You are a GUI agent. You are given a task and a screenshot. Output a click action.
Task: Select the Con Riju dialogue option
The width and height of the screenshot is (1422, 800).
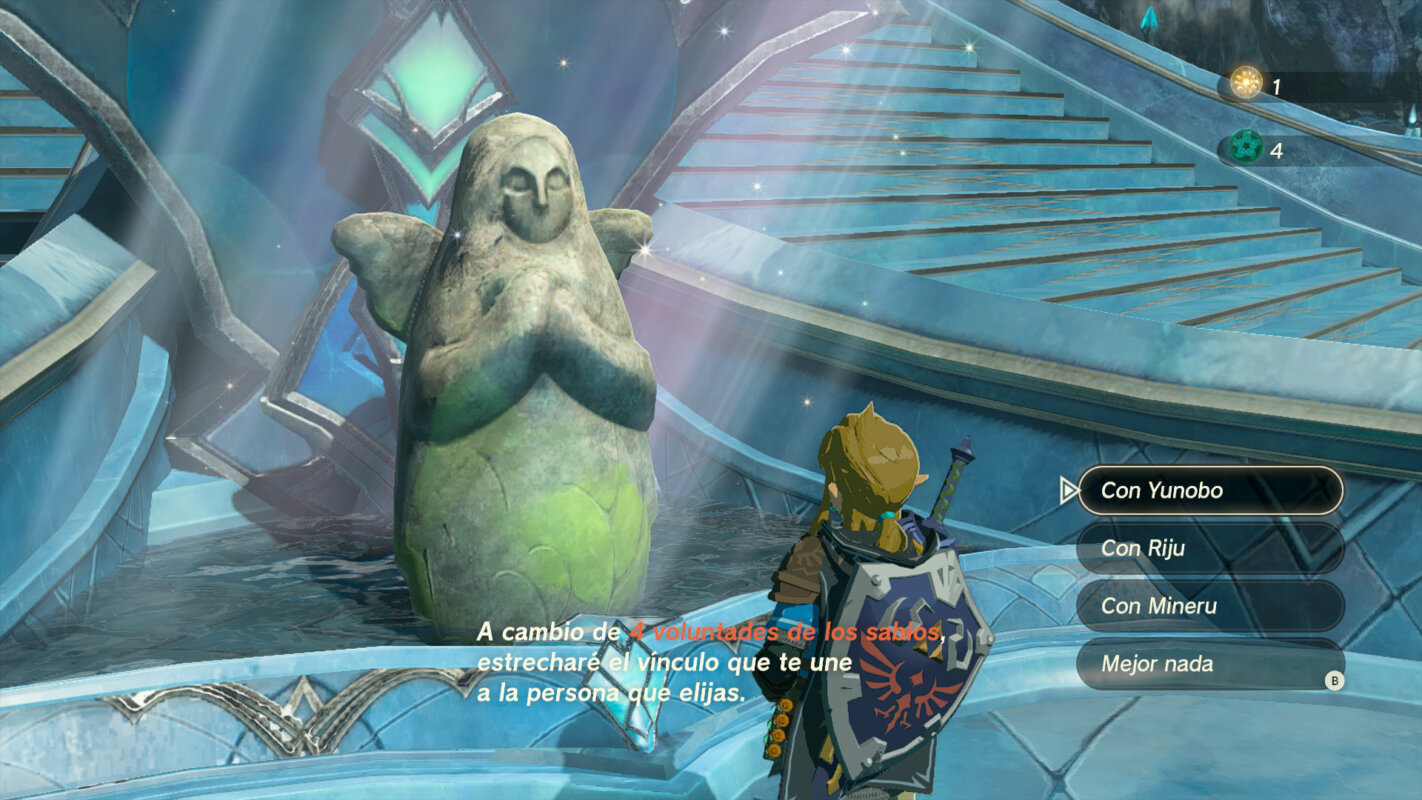click(1209, 549)
